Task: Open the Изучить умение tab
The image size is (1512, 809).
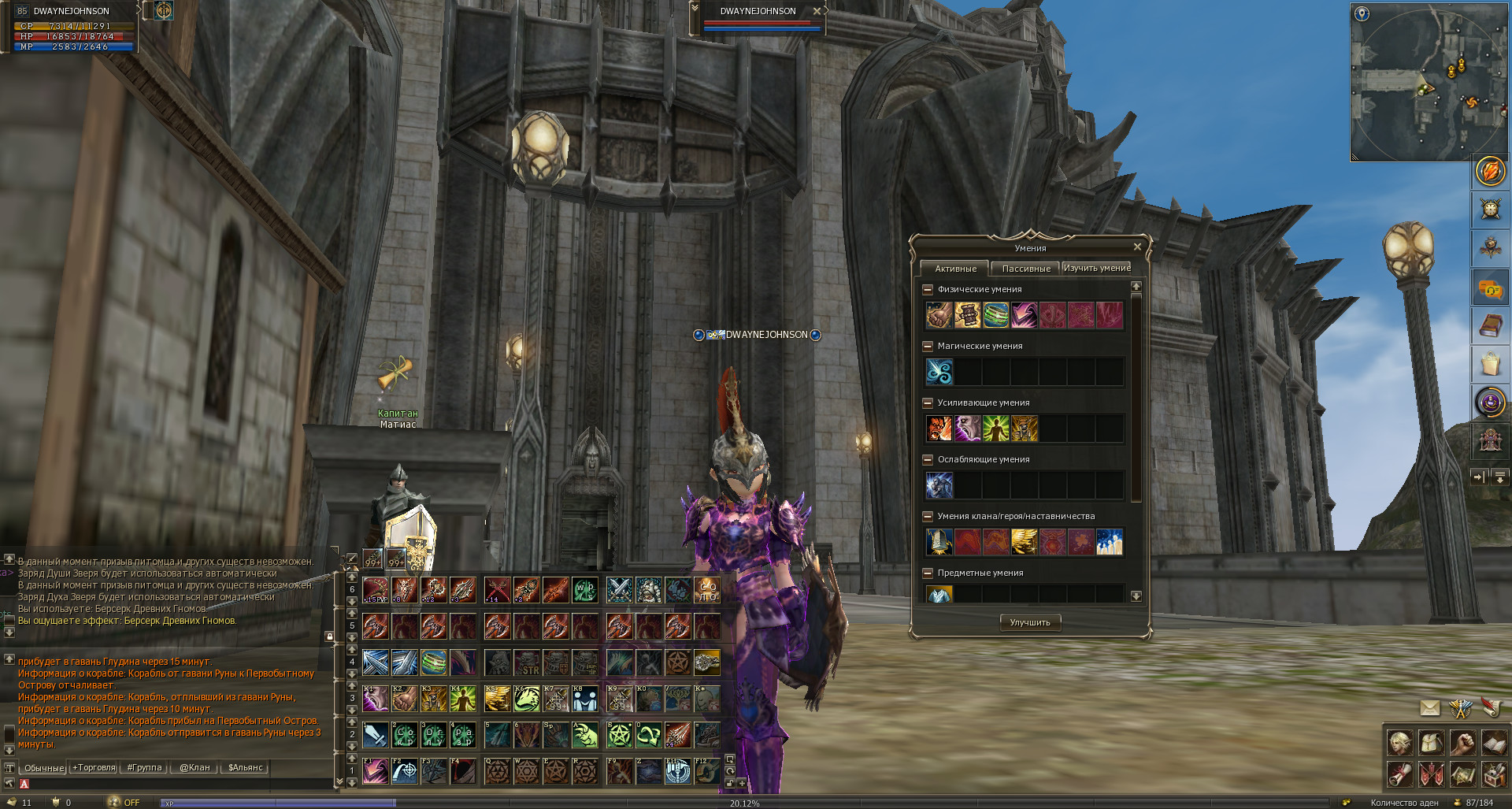Action: click(x=1096, y=269)
